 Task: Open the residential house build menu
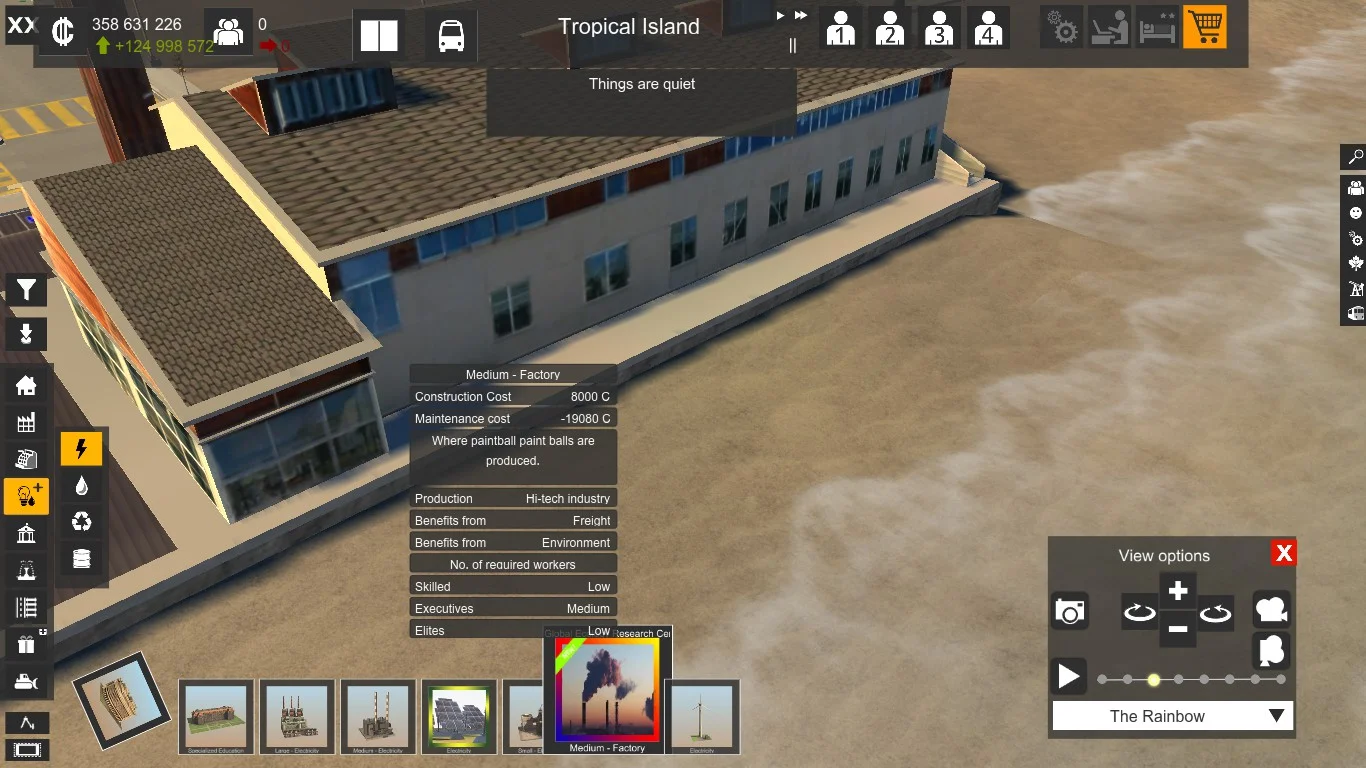click(x=26, y=385)
